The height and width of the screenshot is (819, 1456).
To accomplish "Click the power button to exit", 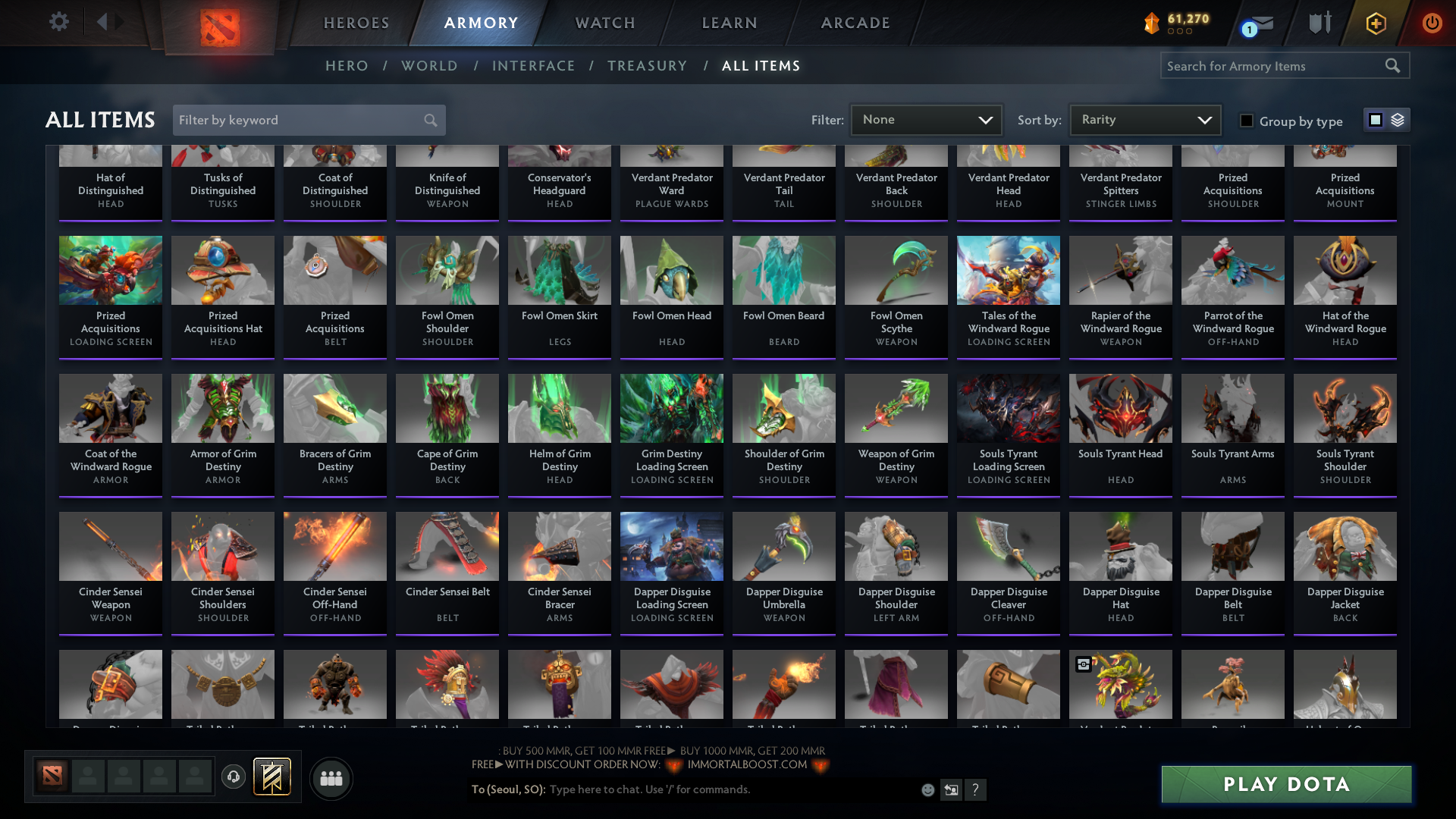I will point(1432,23).
